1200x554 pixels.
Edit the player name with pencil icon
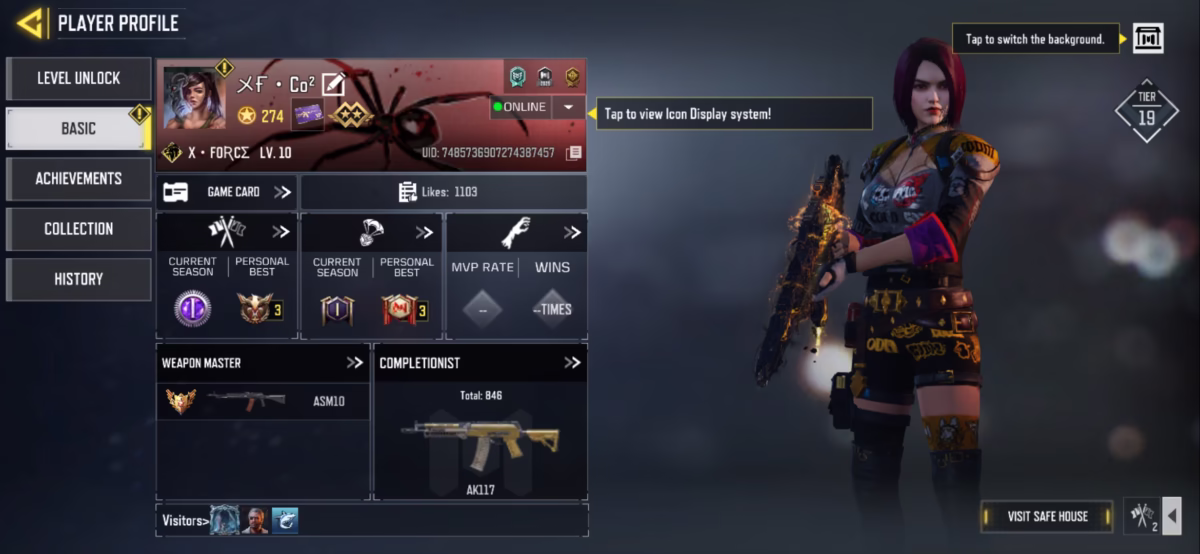(333, 85)
